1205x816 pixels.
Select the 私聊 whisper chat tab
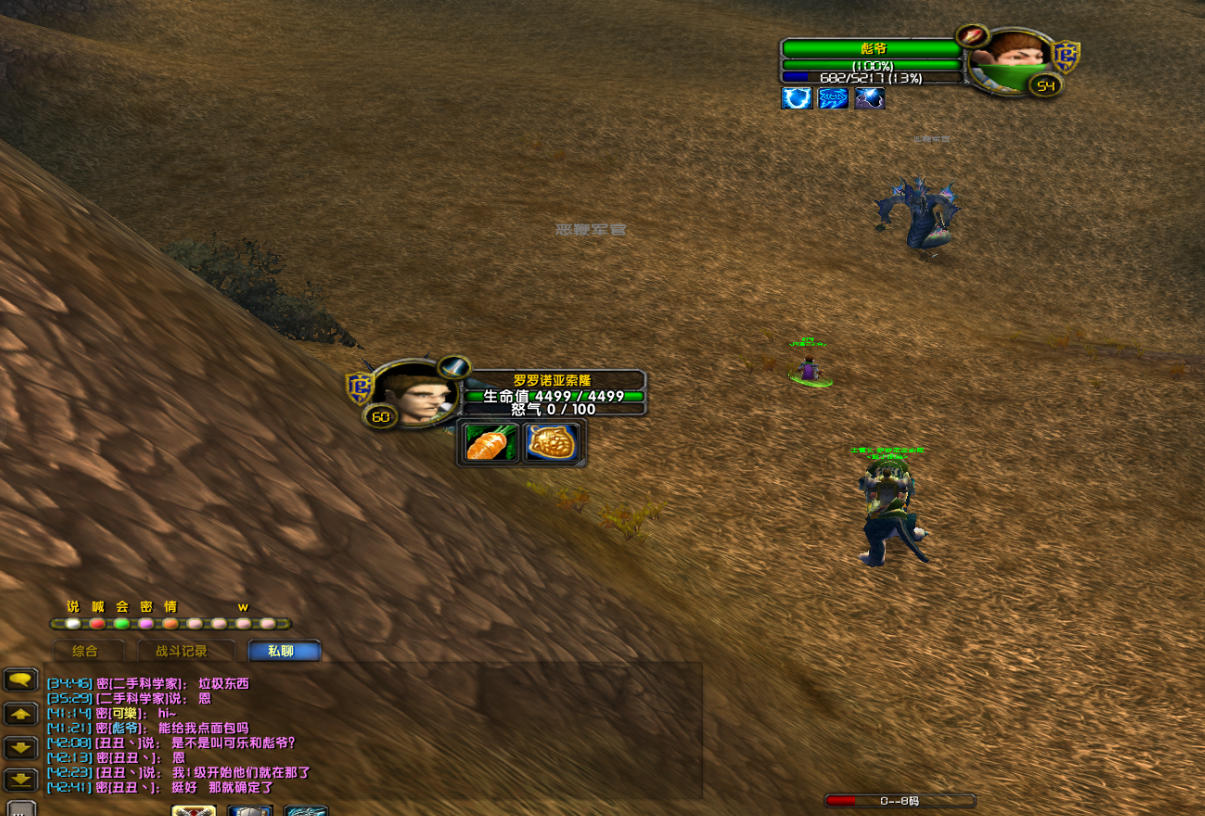tap(284, 651)
